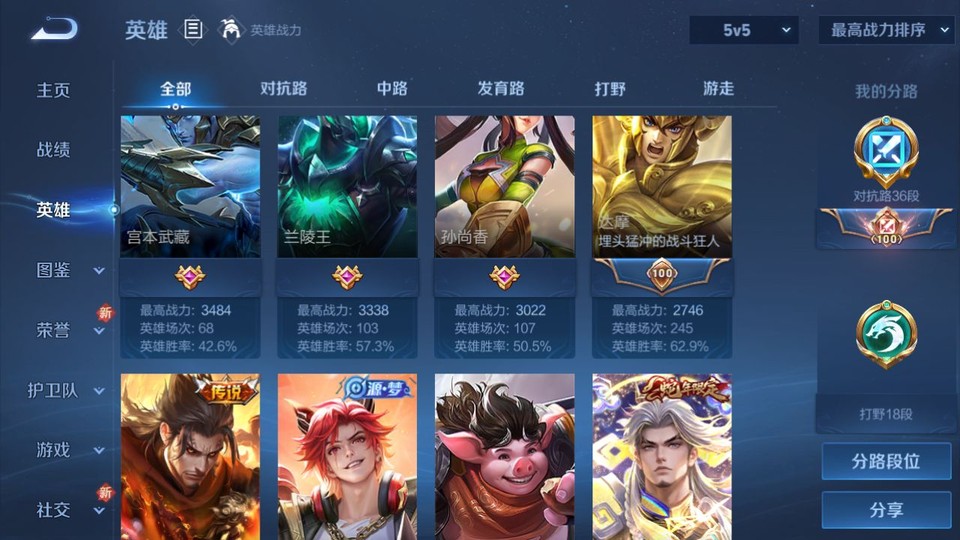
Task: Switch to the 游走 tab
Action: click(718, 89)
